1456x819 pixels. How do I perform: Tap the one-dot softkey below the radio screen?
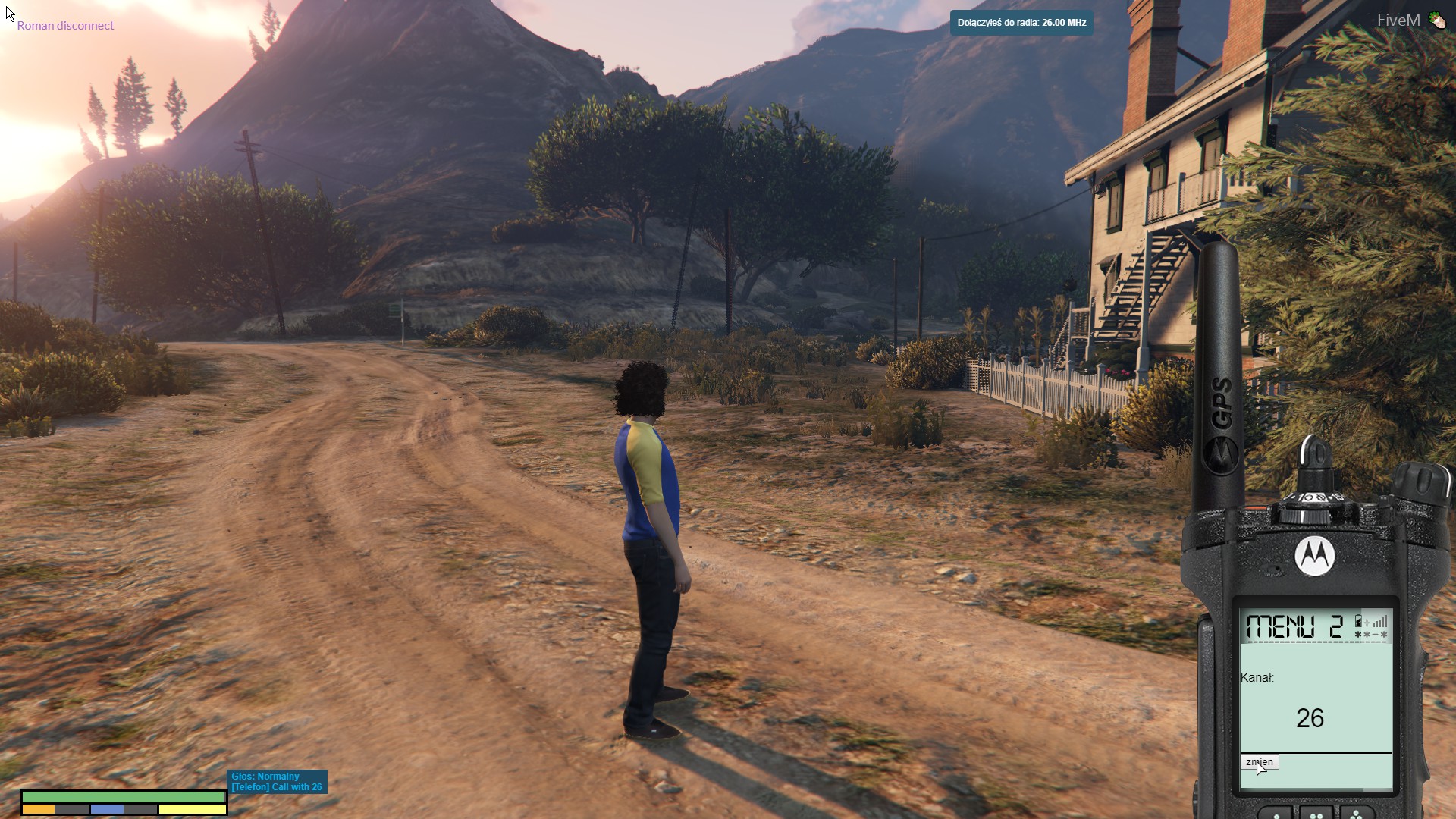(x=1276, y=814)
